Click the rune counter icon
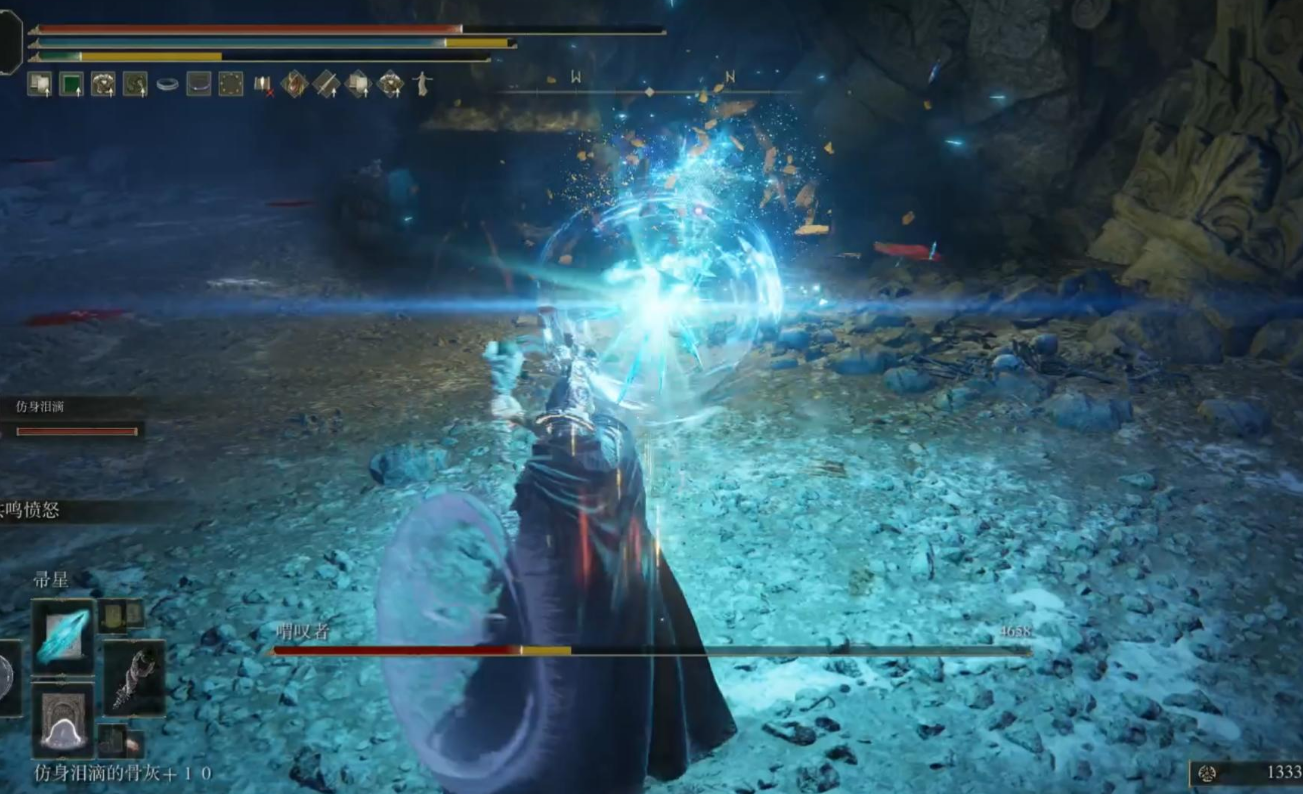 (1208, 773)
